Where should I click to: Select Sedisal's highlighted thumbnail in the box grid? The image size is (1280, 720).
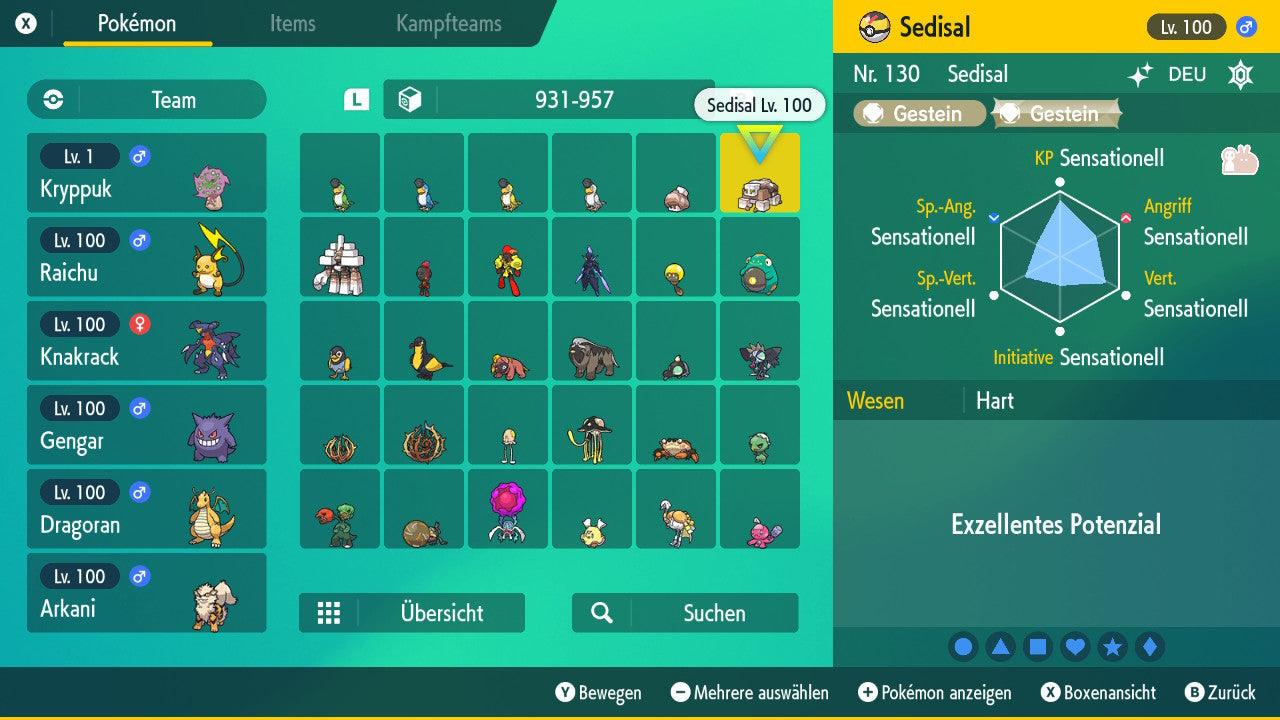(759, 172)
